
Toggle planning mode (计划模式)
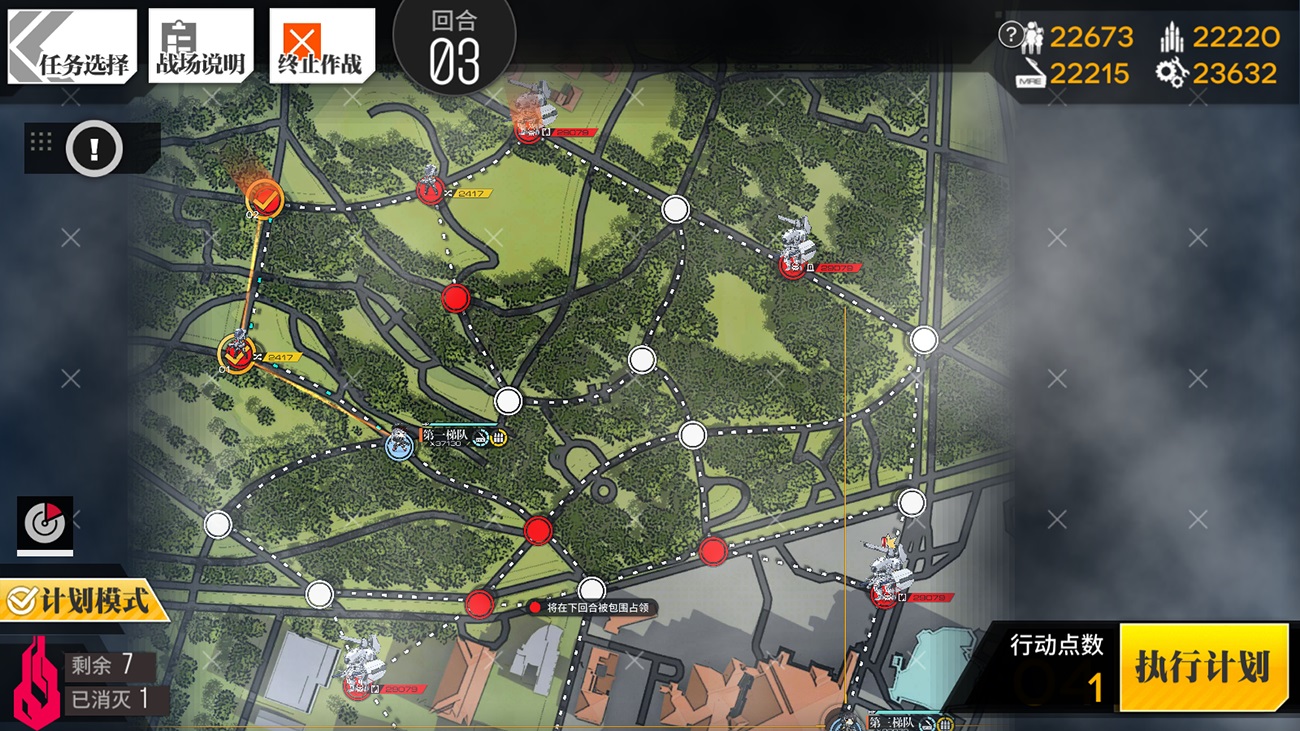(x=80, y=601)
